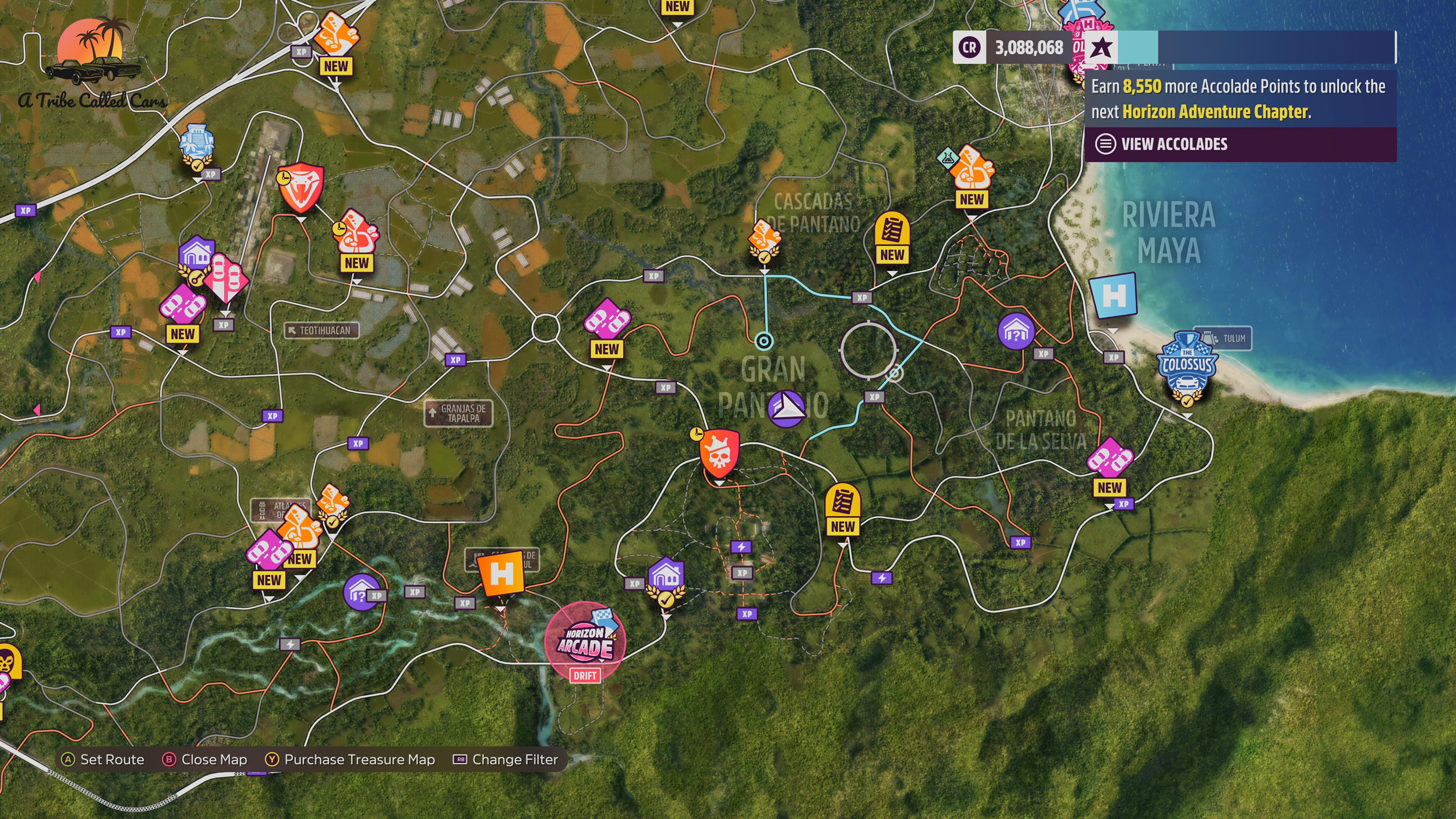Screen dimensions: 1456x819
Task: Click the player position arrow marker
Action: coord(786,407)
